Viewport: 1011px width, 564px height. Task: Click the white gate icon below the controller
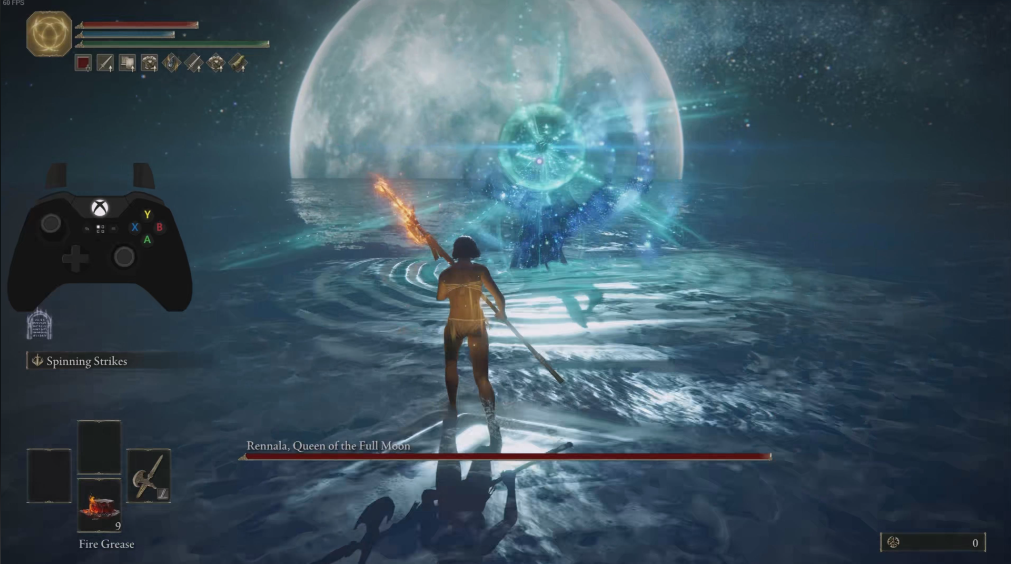click(x=38, y=323)
